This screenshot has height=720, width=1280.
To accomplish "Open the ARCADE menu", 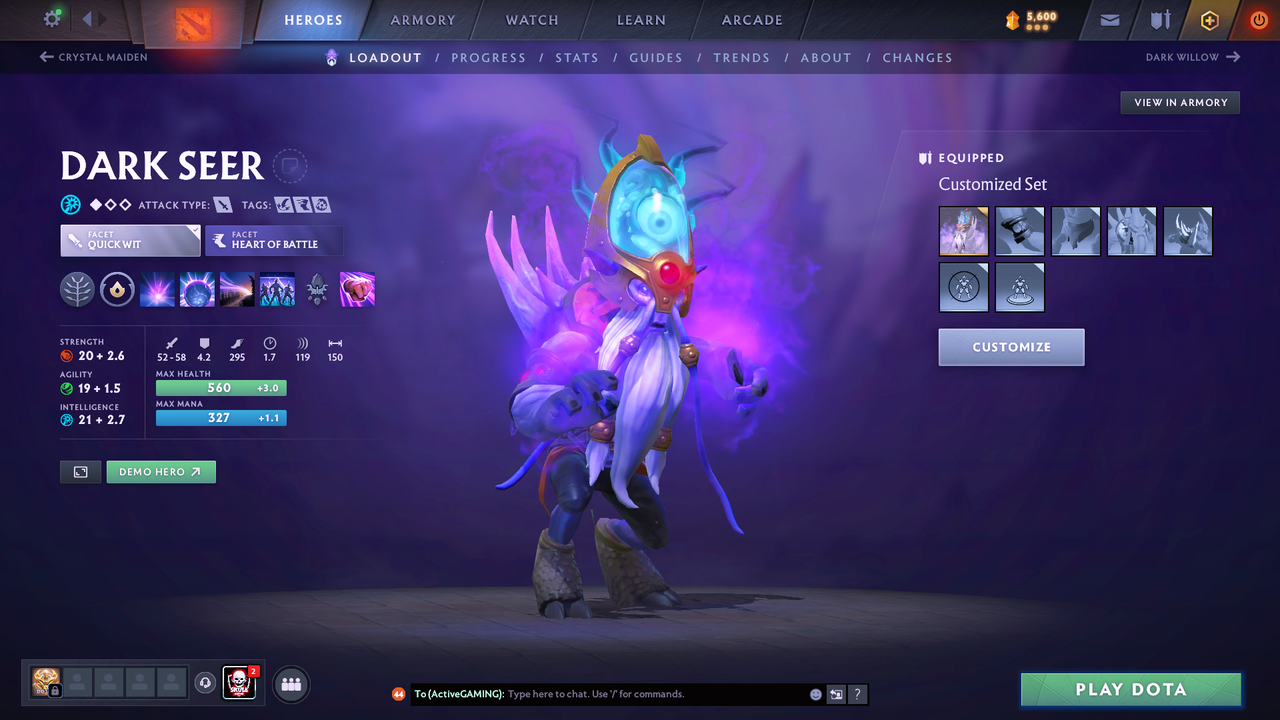I will (x=751, y=19).
